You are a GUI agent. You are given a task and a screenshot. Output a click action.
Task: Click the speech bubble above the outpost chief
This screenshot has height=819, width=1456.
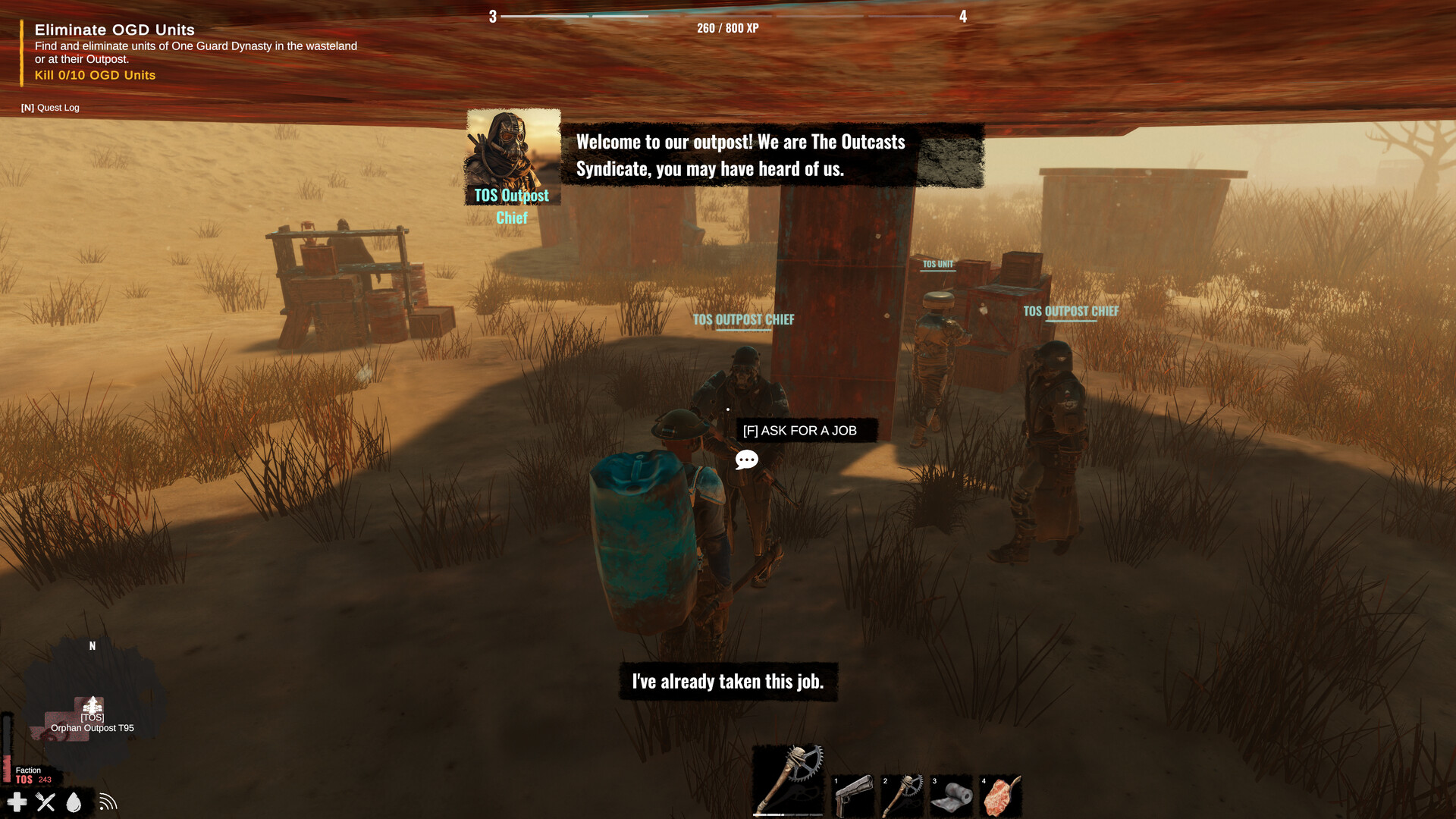click(x=746, y=459)
